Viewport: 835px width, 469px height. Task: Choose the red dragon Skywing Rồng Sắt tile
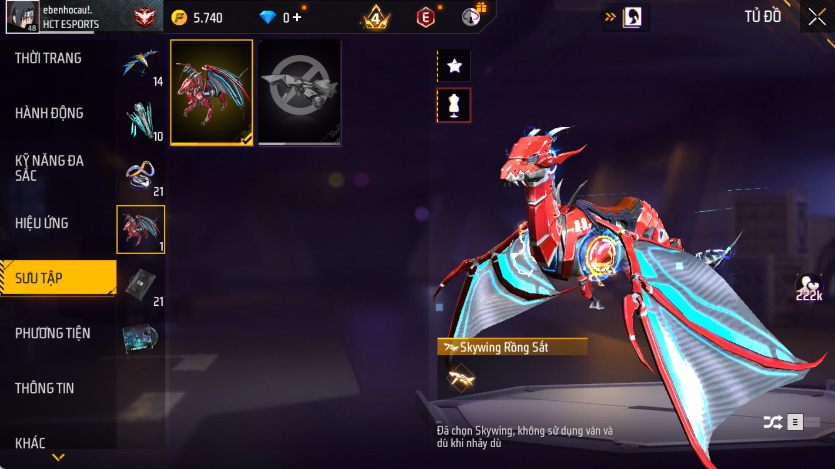click(x=211, y=92)
